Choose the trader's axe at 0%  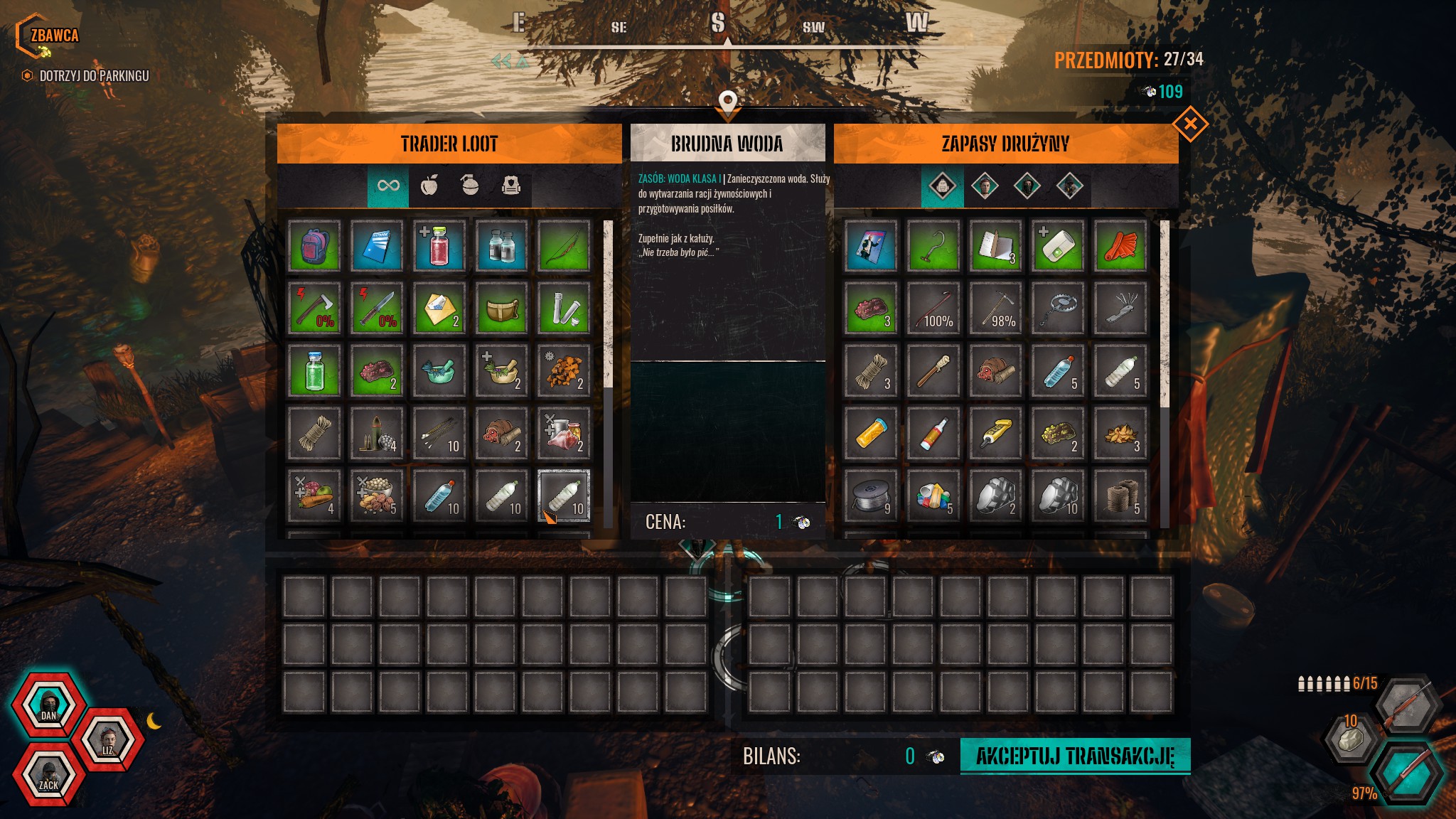[314, 309]
